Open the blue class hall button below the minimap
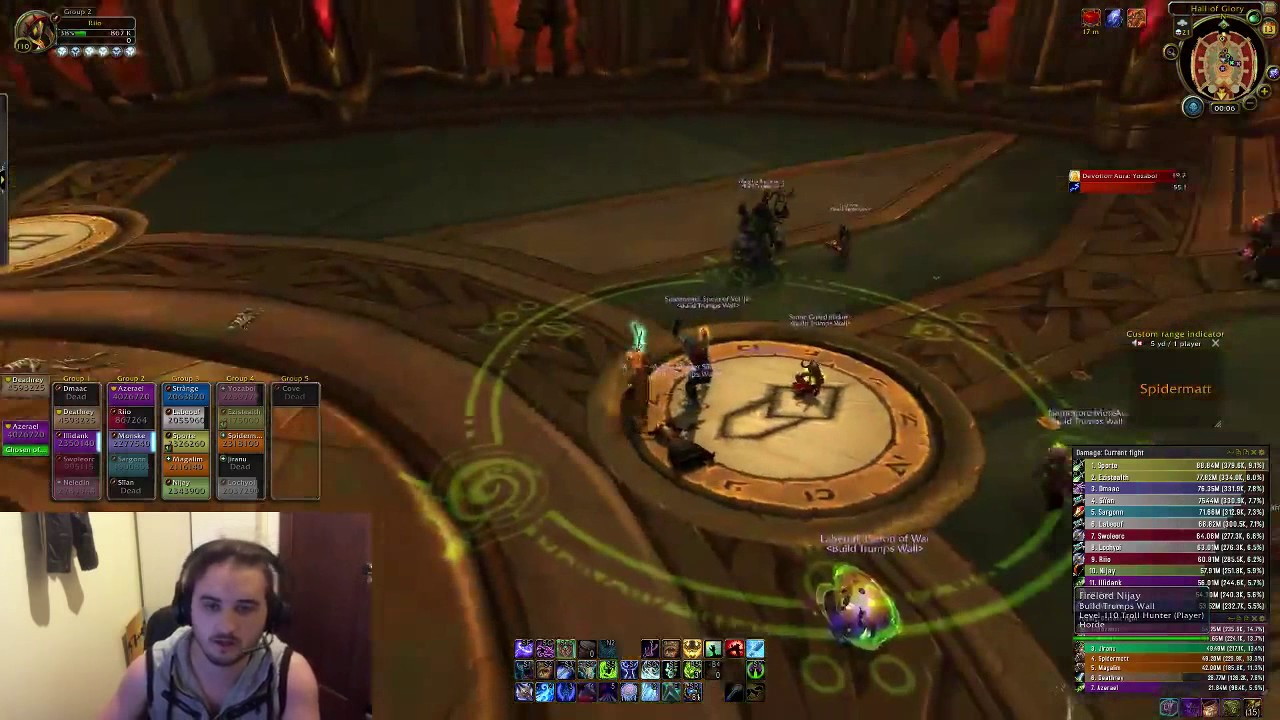This screenshot has width=1280, height=720. 1192,107
